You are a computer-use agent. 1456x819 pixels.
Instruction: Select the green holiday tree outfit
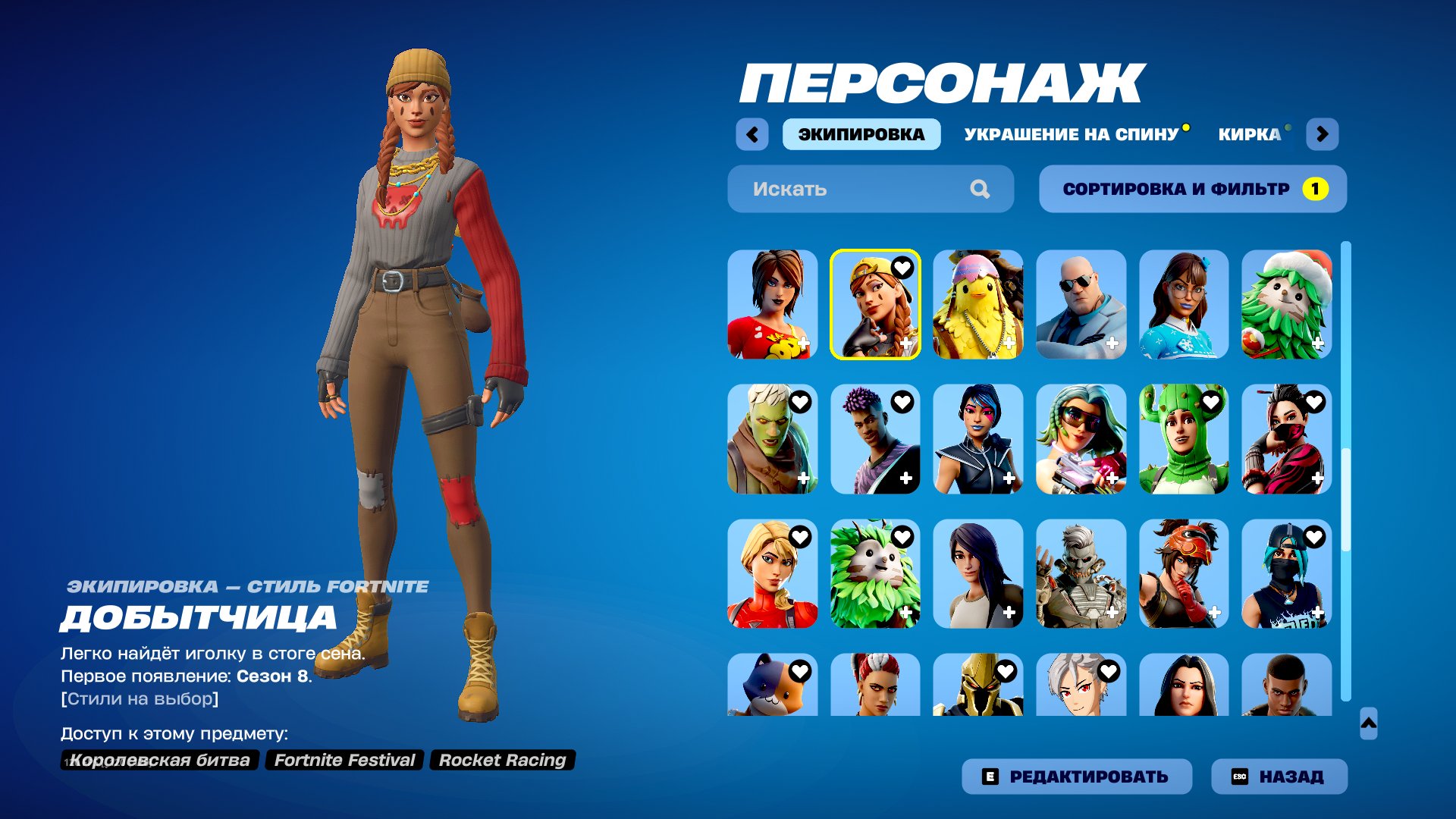1285,305
